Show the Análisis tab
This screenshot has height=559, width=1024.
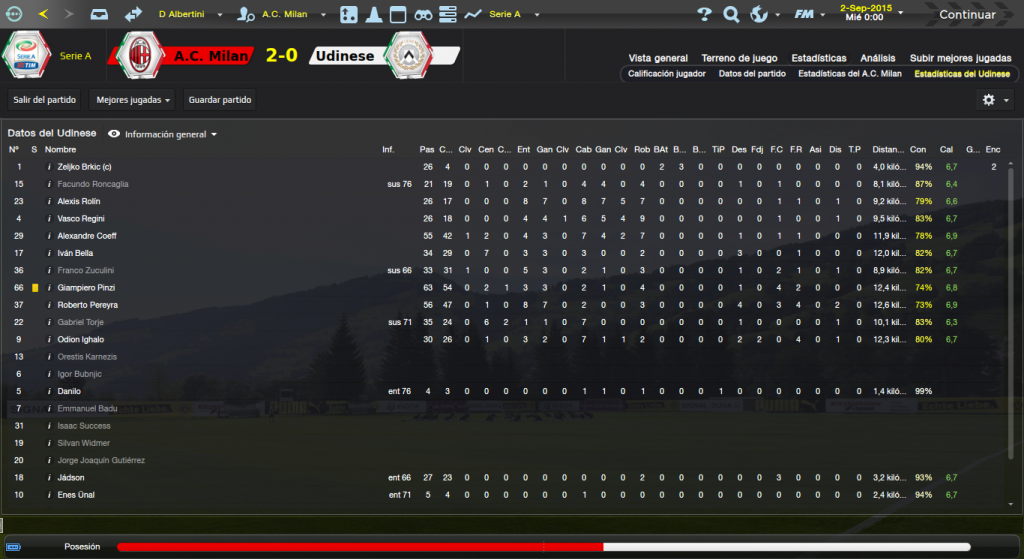click(x=878, y=58)
